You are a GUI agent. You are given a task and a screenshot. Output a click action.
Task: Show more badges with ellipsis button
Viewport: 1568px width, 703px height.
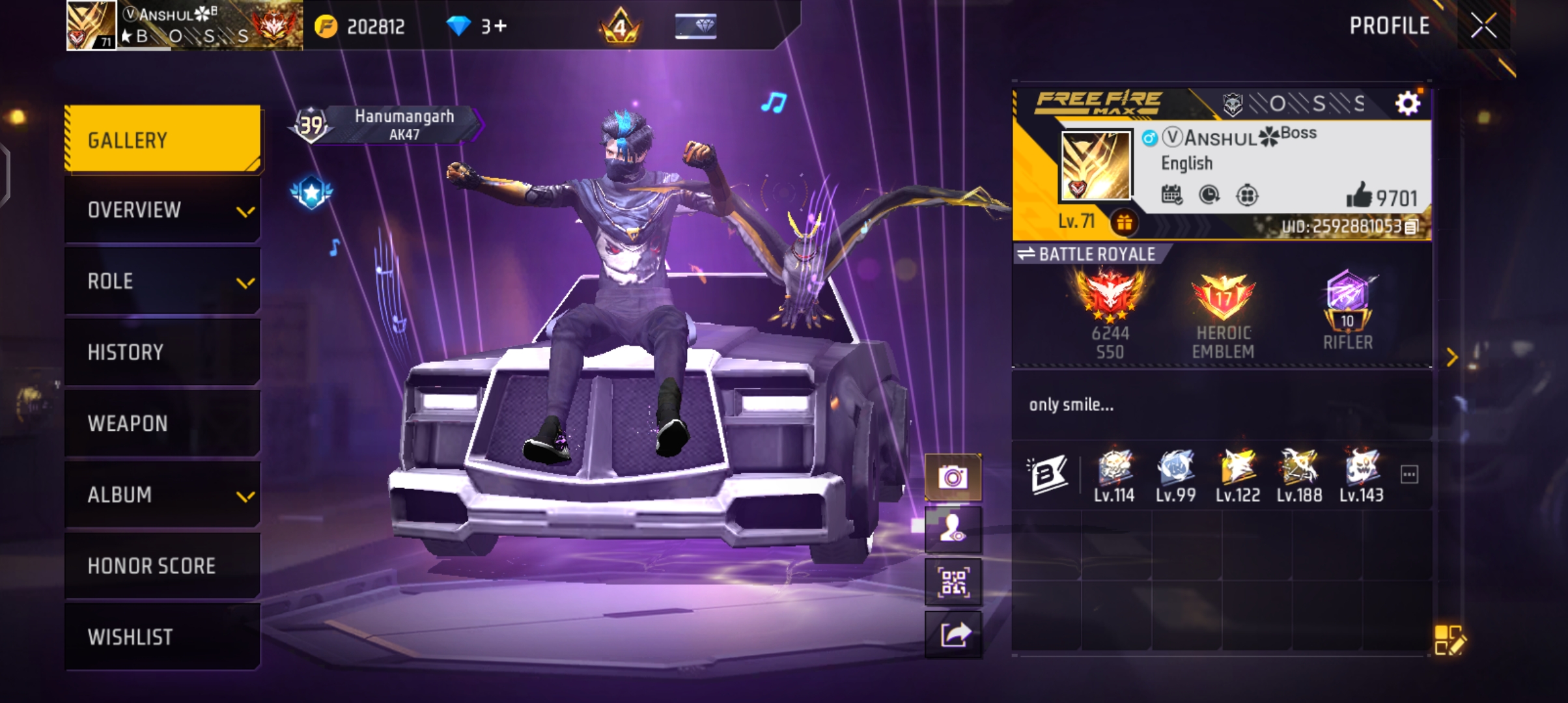(x=1409, y=475)
